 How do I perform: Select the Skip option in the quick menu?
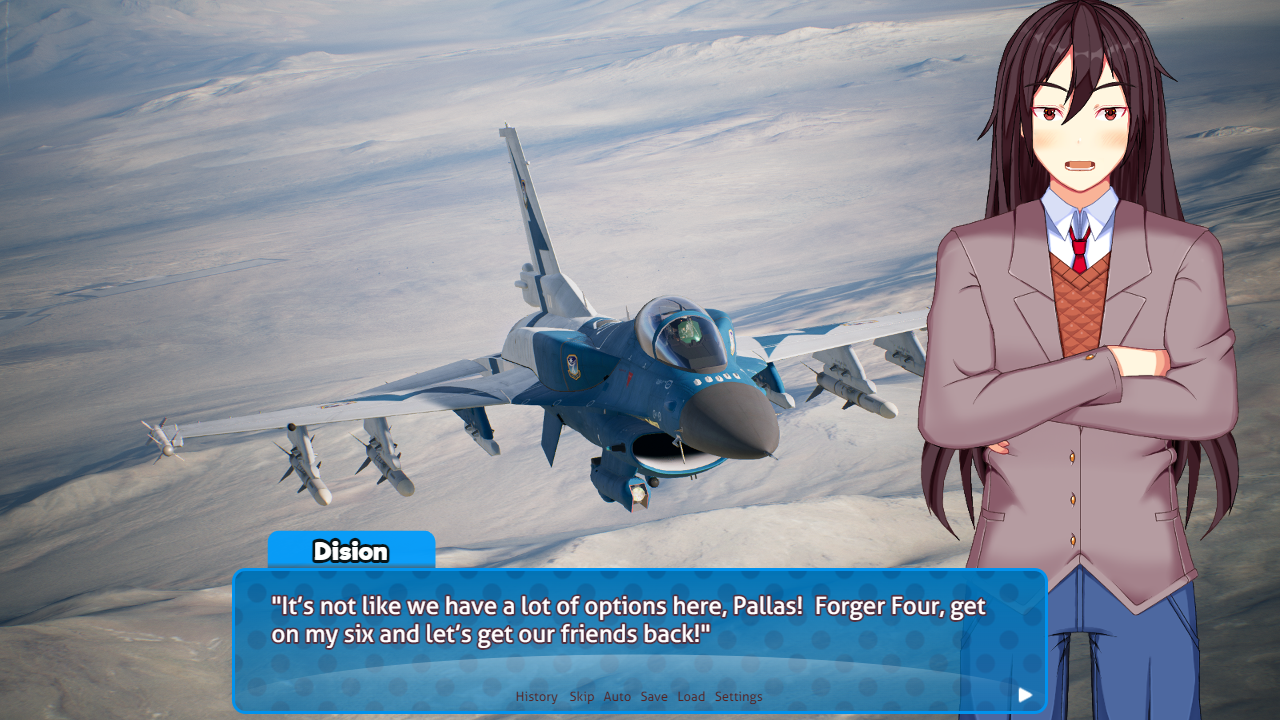[x=581, y=696]
